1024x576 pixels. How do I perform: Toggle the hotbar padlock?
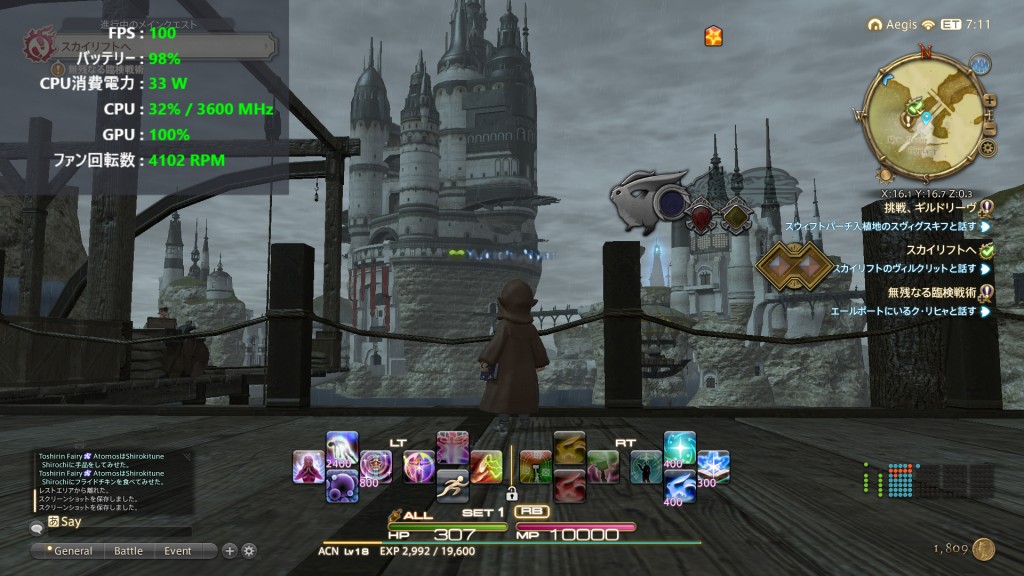pos(511,493)
